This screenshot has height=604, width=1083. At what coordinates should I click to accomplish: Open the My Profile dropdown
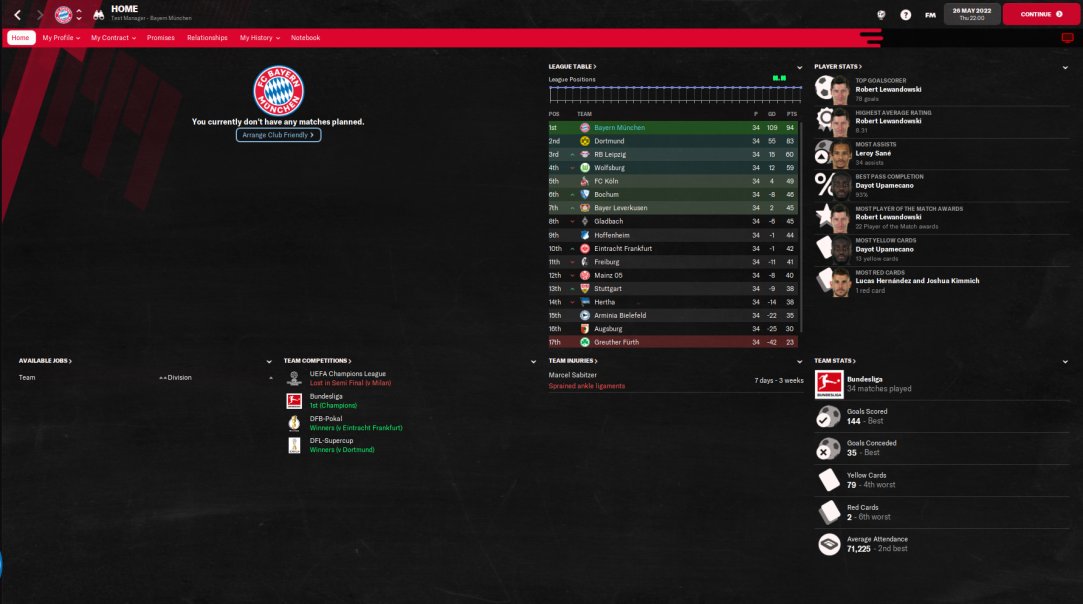click(61, 38)
